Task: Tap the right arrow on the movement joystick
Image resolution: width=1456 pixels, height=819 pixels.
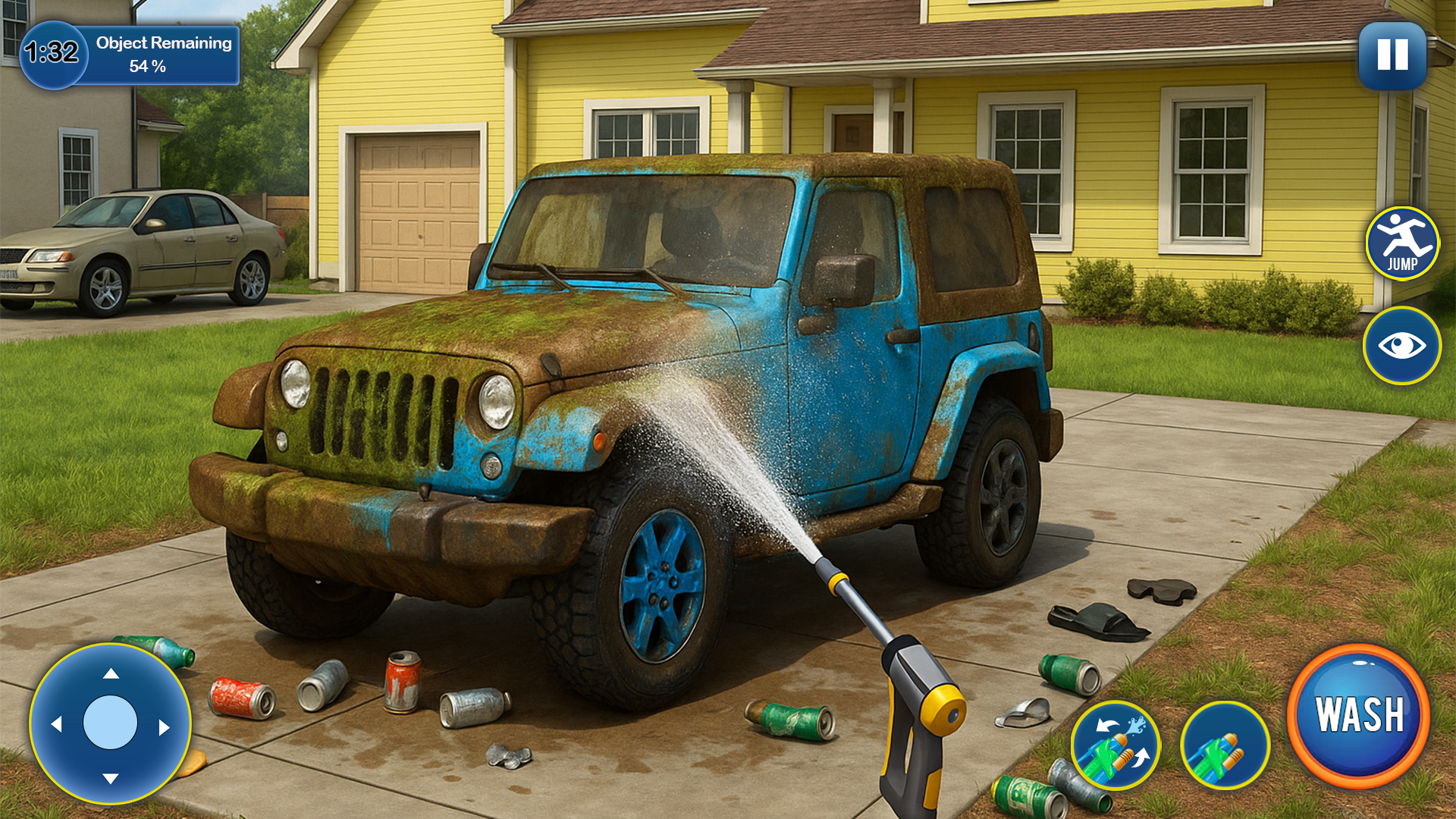Action: [163, 724]
